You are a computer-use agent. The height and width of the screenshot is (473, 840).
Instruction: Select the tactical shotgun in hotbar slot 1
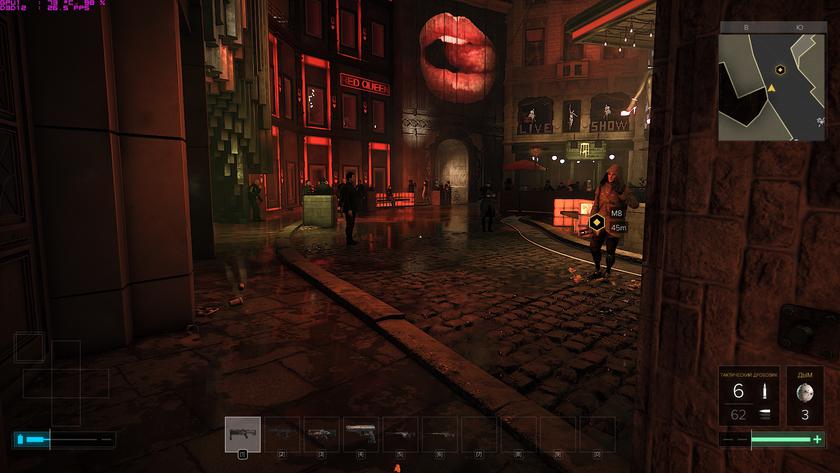click(242, 434)
